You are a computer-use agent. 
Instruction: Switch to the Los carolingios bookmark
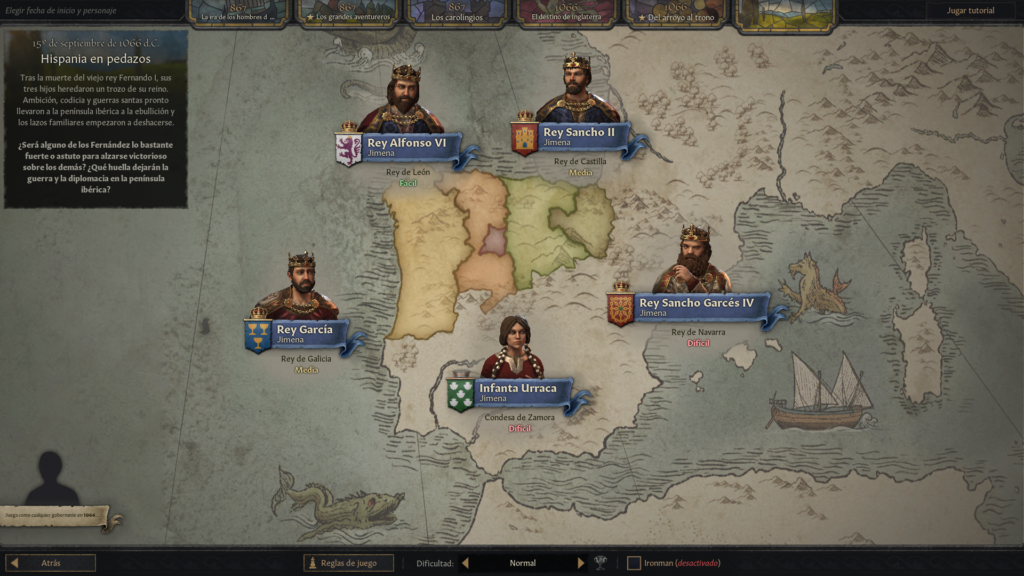pyautogui.click(x=459, y=12)
